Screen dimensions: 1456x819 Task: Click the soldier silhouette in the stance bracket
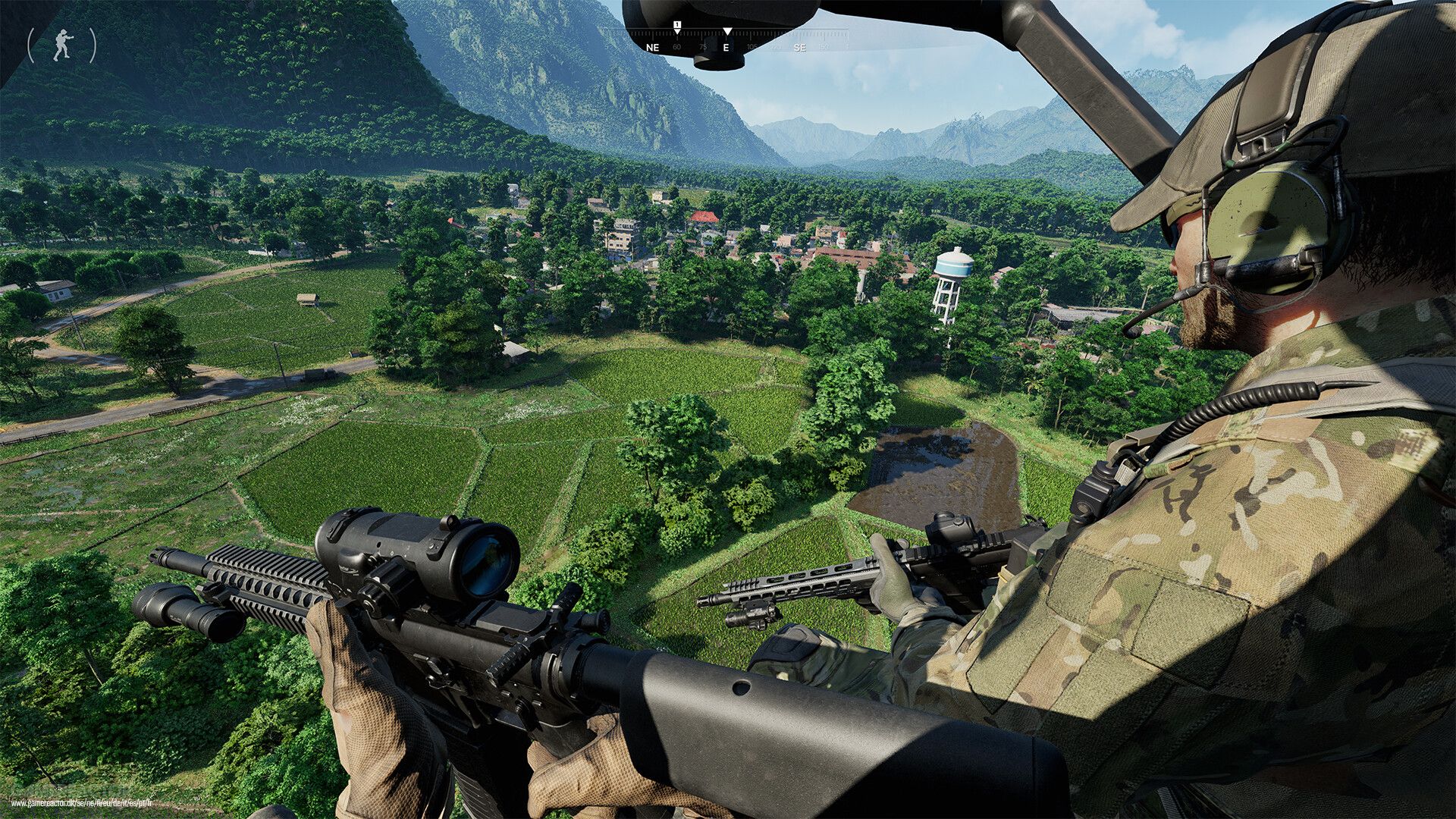pyautogui.click(x=62, y=42)
